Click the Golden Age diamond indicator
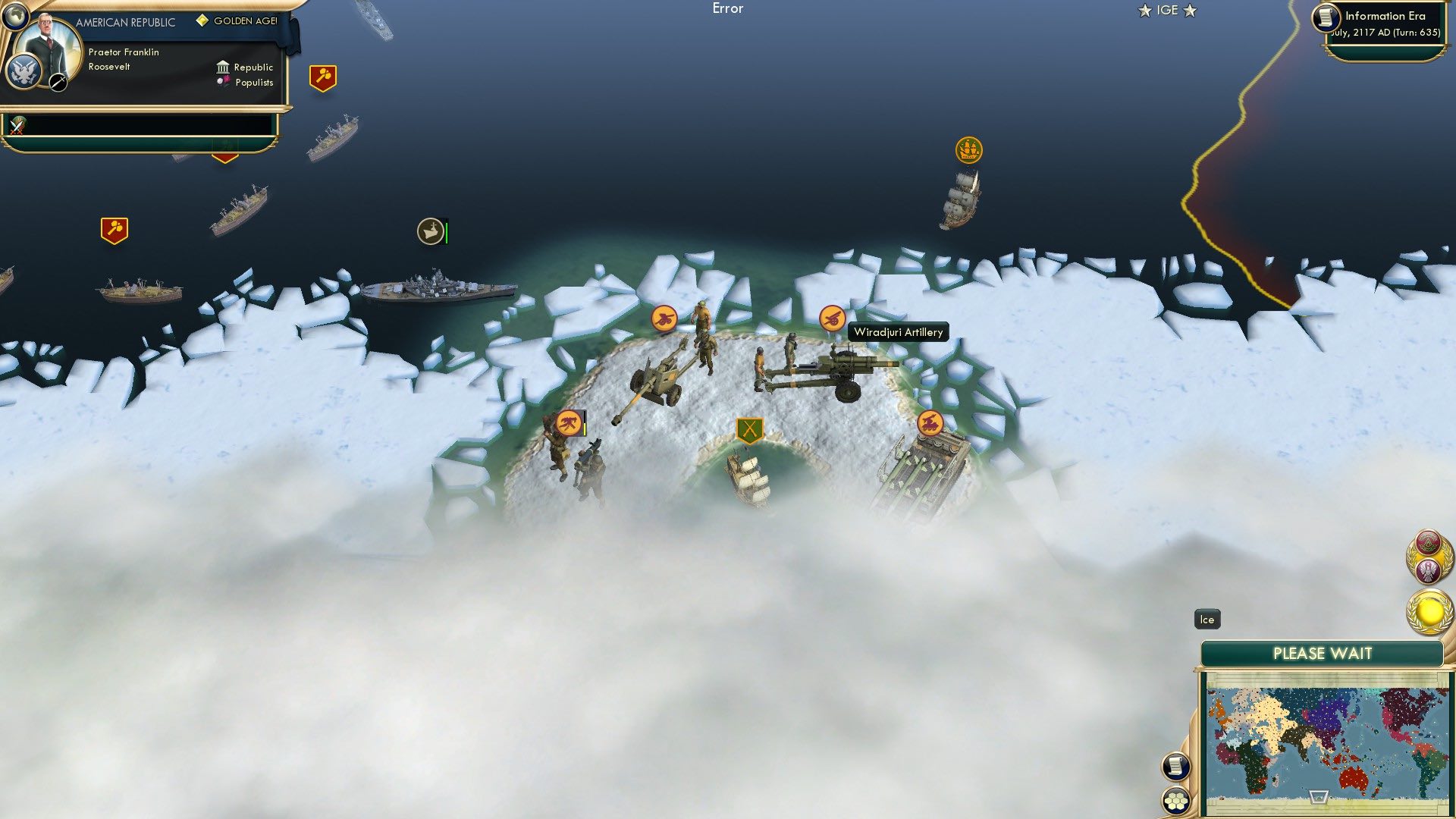This screenshot has width=1456, height=819. [201, 21]
